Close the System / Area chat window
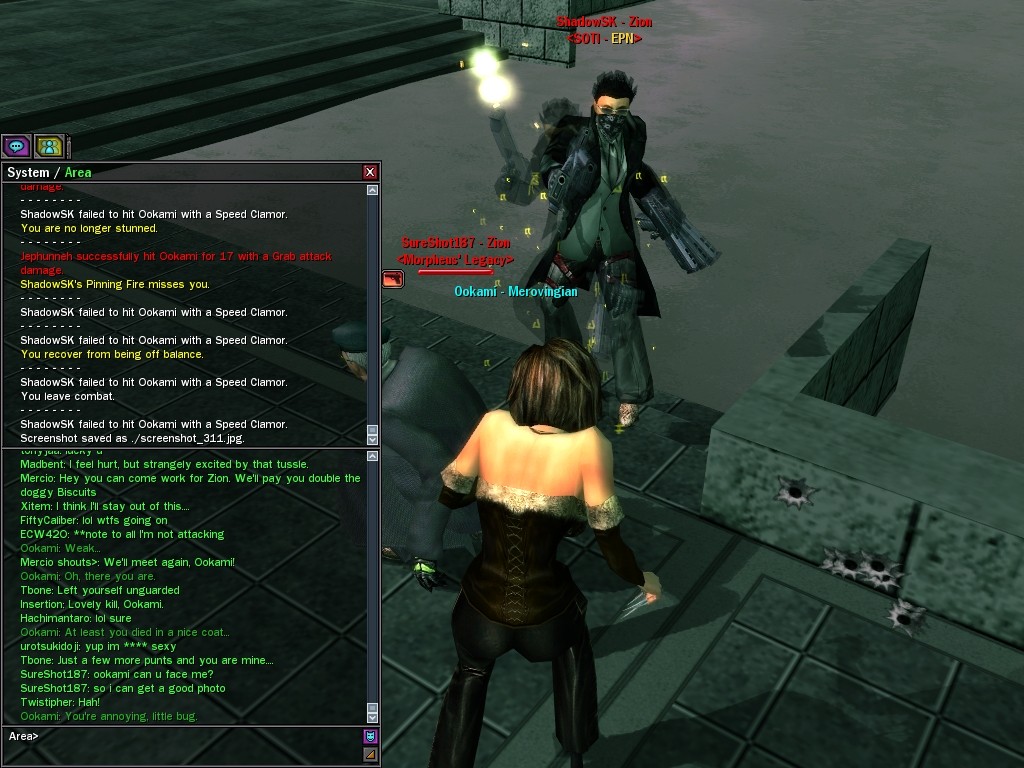The height and width of the screenshot is (768, 1024). point(370,172)
